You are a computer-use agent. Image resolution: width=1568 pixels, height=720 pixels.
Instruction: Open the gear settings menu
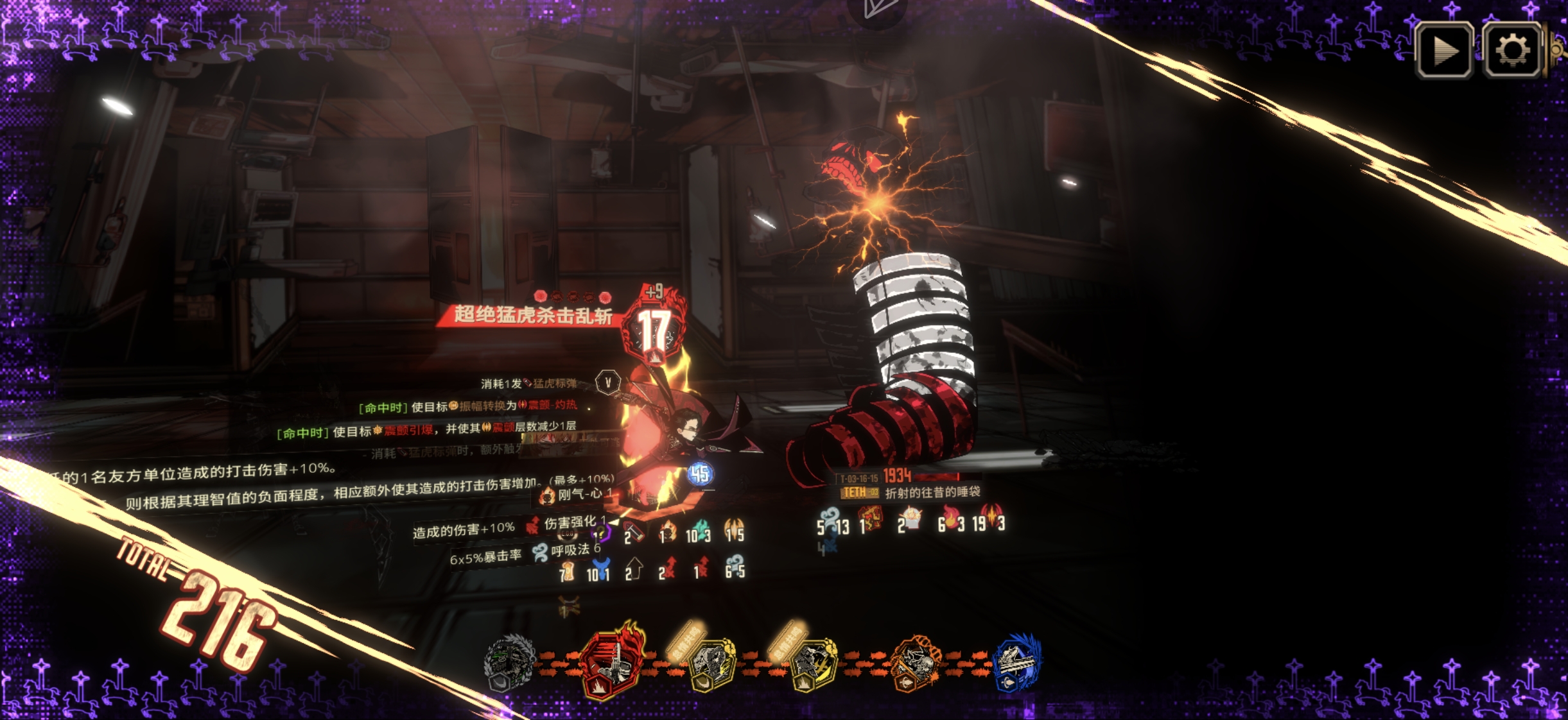pos(1511,50)
